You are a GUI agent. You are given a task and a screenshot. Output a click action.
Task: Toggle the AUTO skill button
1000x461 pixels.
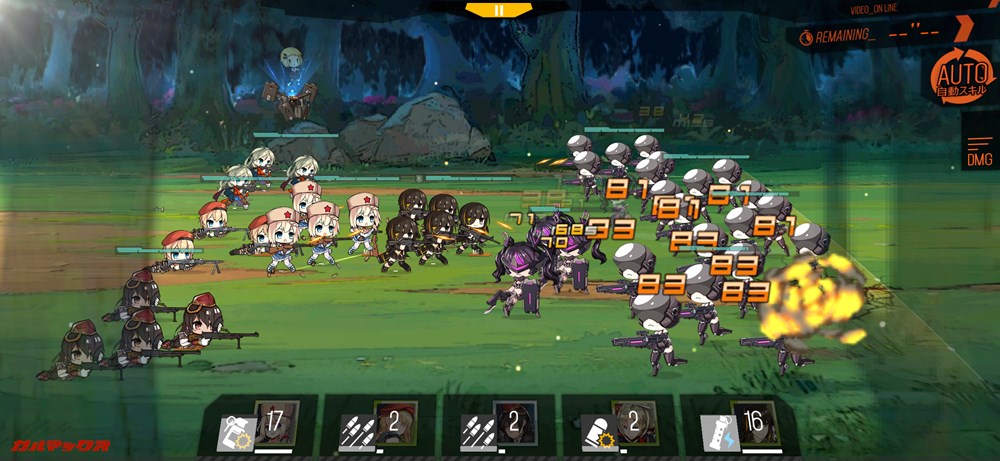point(960,77)
